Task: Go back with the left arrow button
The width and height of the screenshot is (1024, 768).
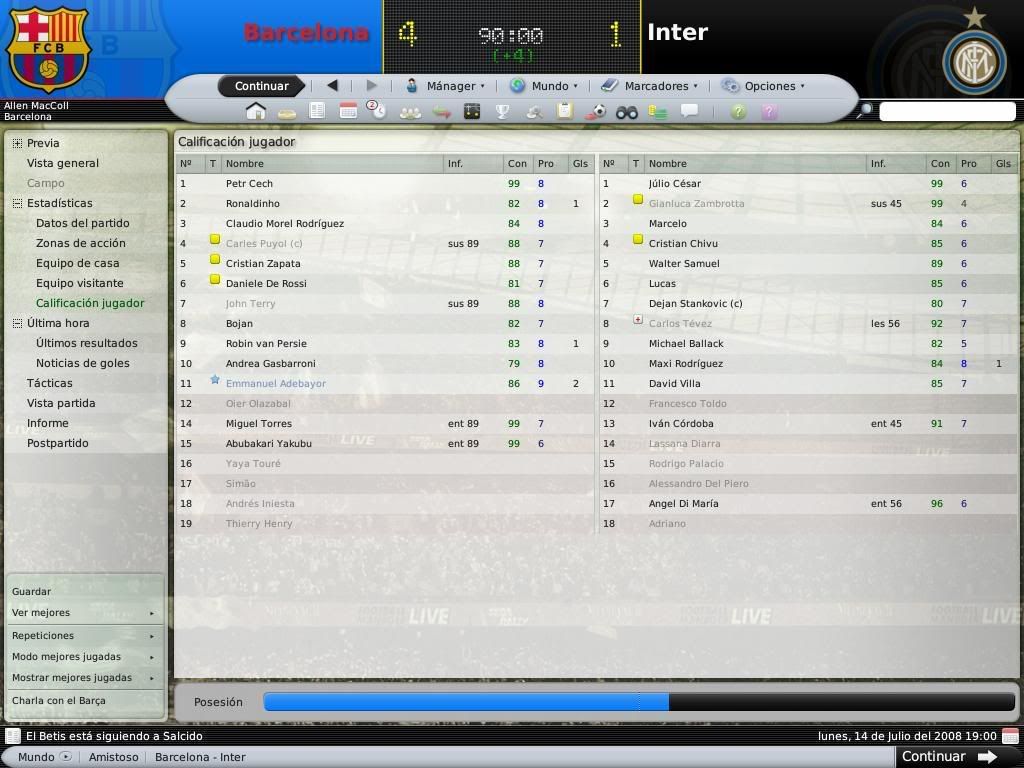Action: [332, 86]
